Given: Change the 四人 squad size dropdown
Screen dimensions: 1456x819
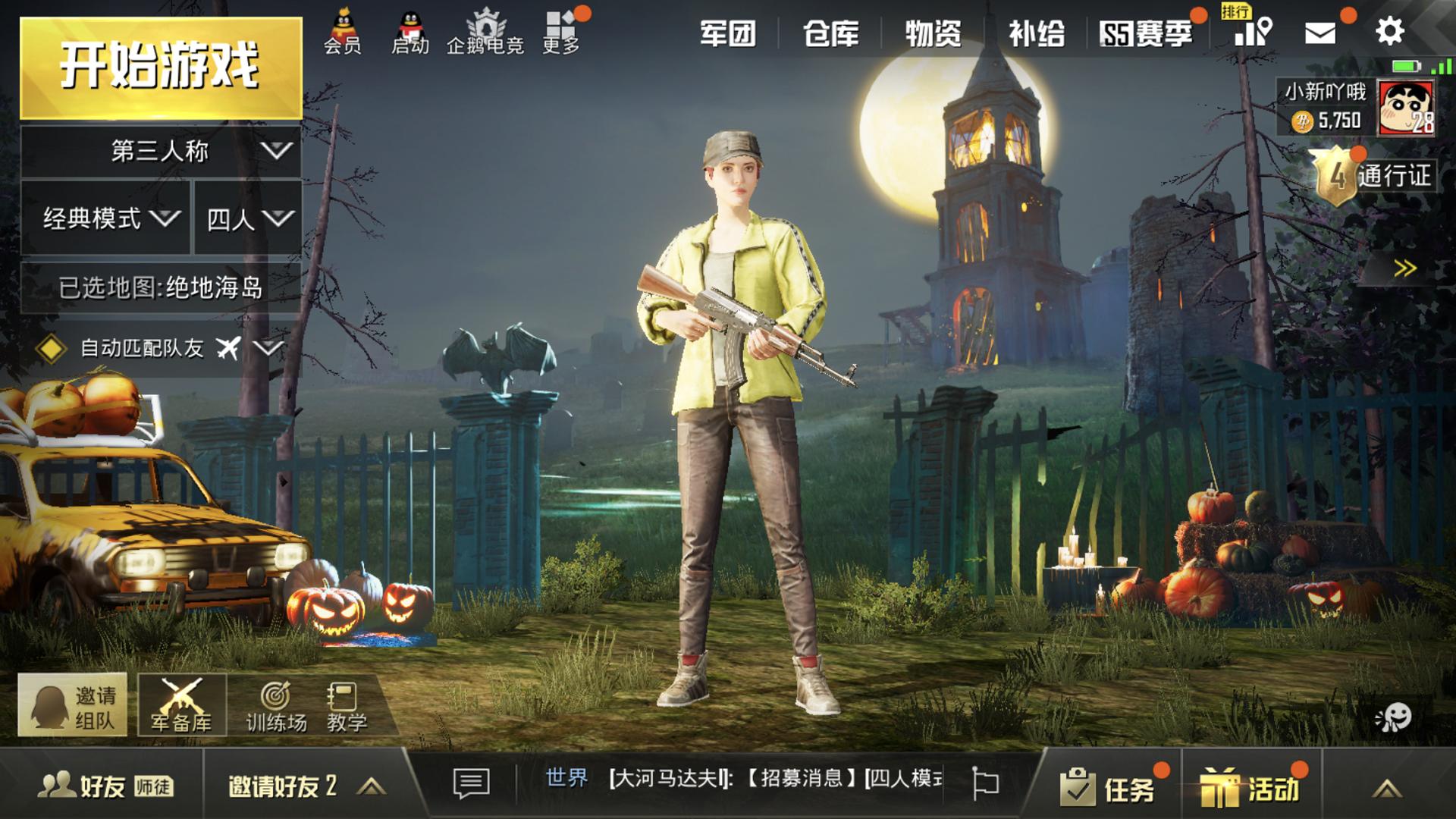Looking at the screenshot, I should tap(248, 218).
